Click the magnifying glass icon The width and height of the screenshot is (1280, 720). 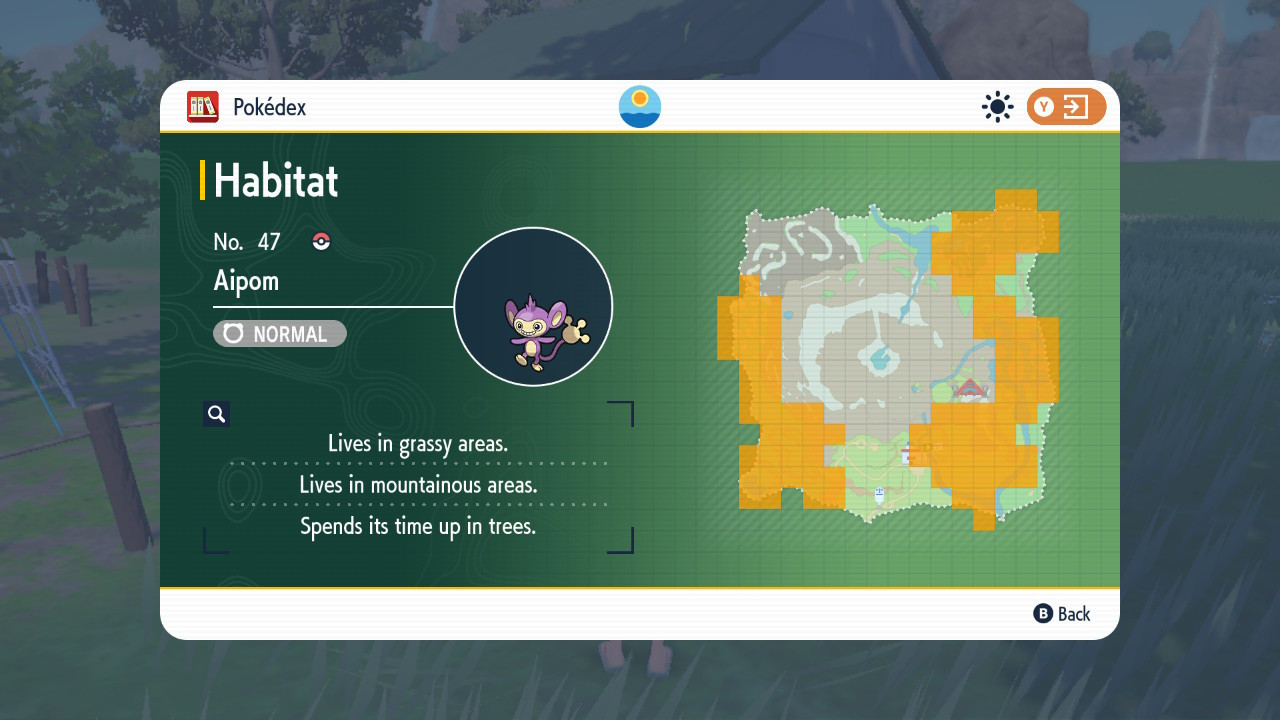217,414
